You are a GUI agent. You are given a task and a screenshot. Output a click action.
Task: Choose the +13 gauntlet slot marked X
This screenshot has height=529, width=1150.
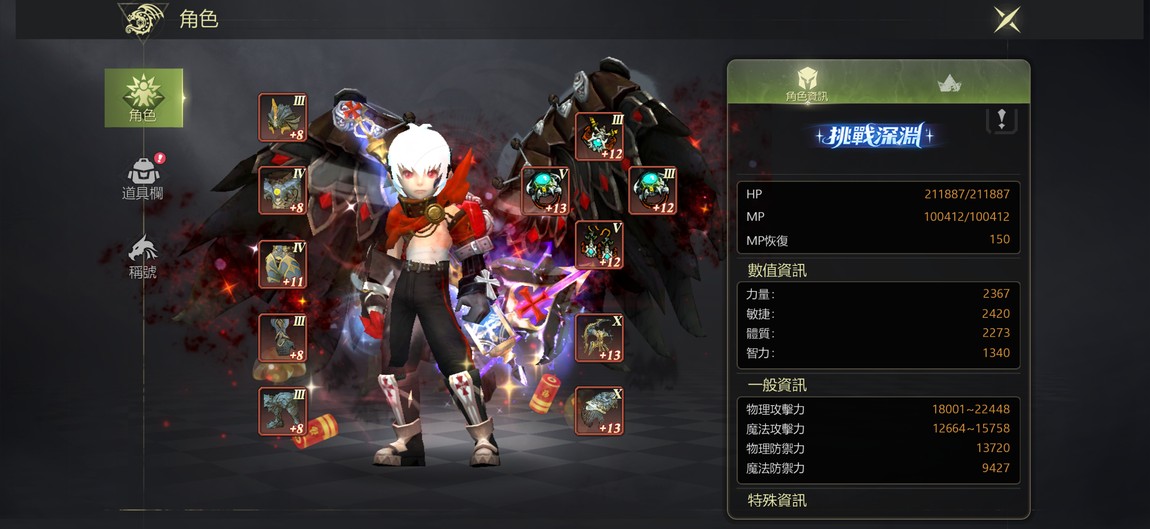coord(600,411)
